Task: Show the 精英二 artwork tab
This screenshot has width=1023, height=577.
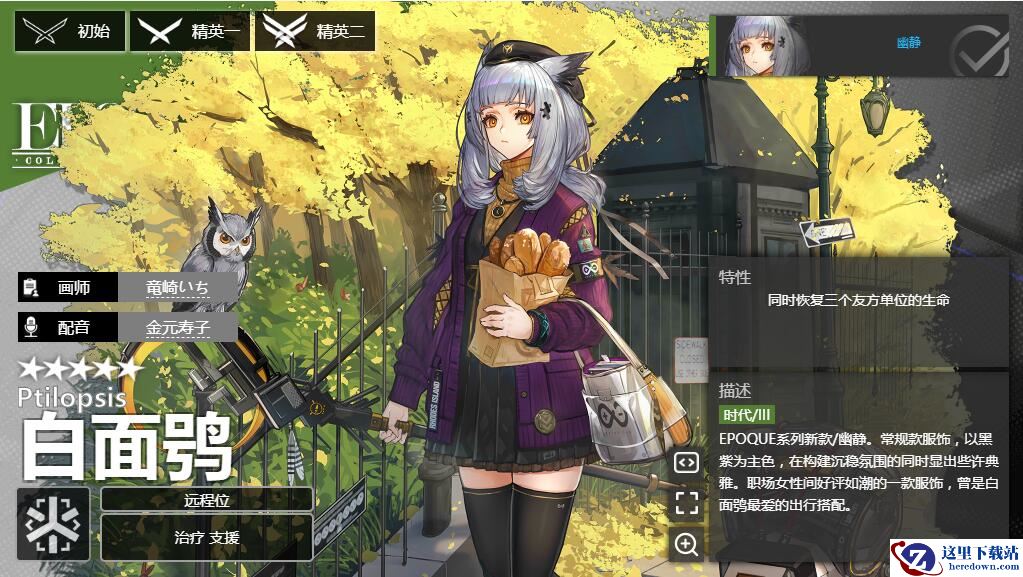Action: pos(315,31)
